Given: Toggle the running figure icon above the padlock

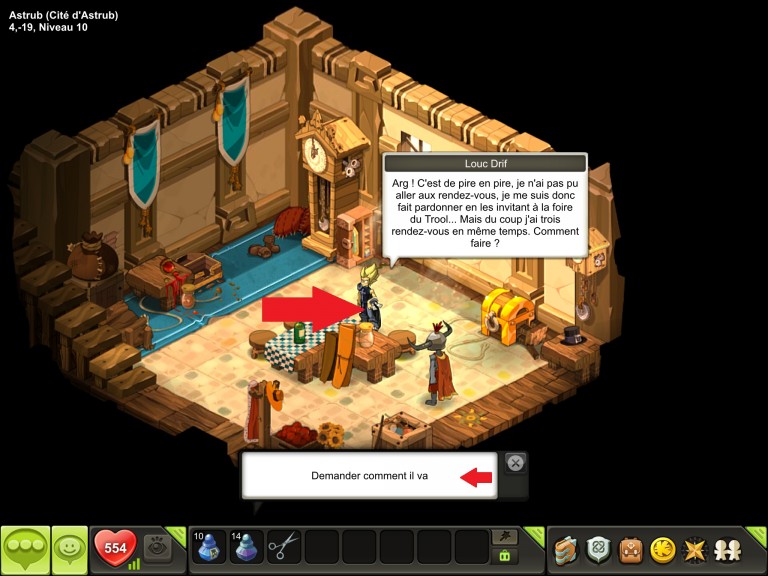Looking at the screenshot, I should (506, 537).
